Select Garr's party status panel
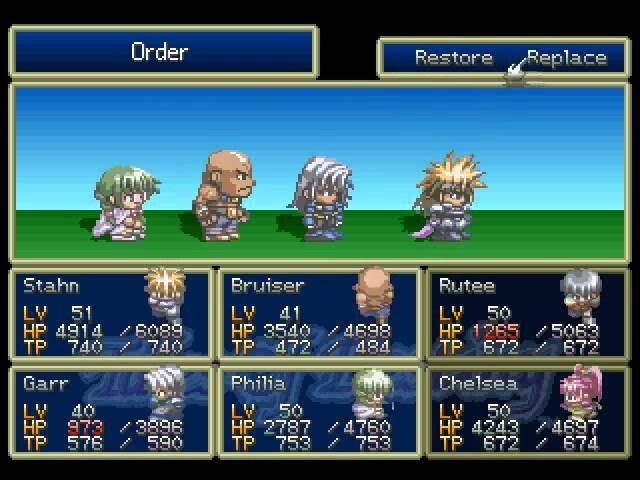The width and height of the screenshot is (640, 480). coord(111,411)
